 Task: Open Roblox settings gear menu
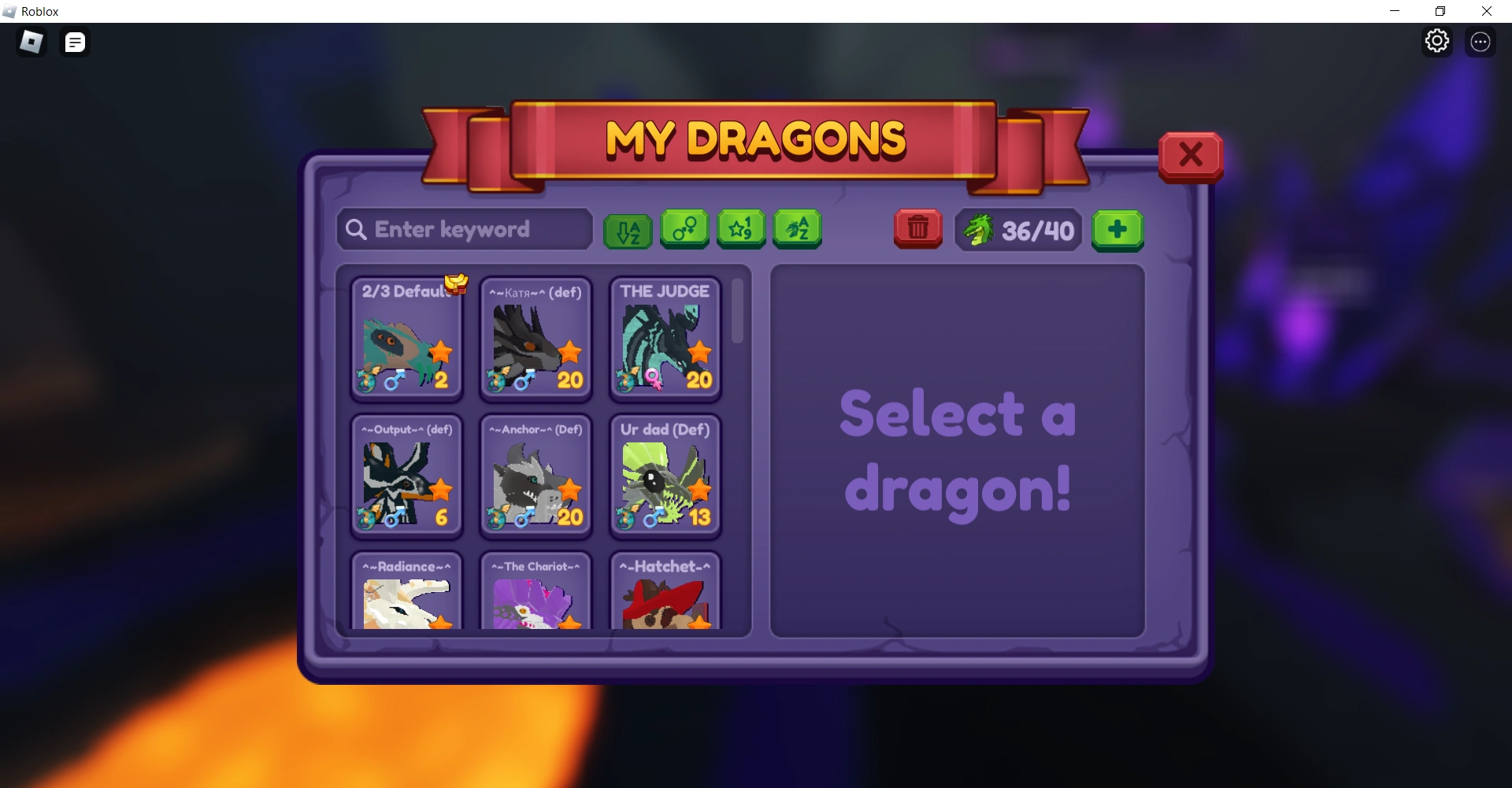[1437, 40]
